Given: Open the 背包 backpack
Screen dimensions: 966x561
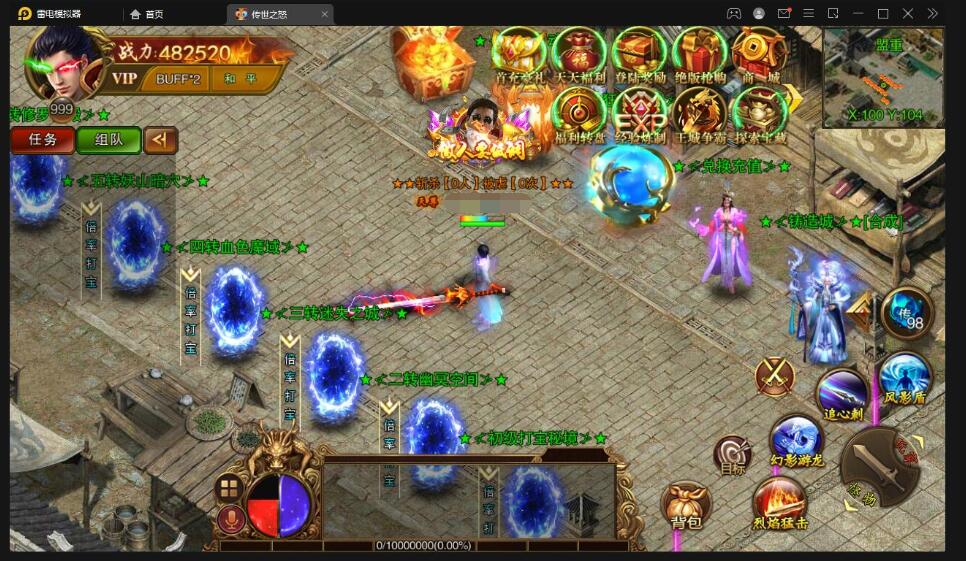Looking at the screenshot, I should point(686,507).
